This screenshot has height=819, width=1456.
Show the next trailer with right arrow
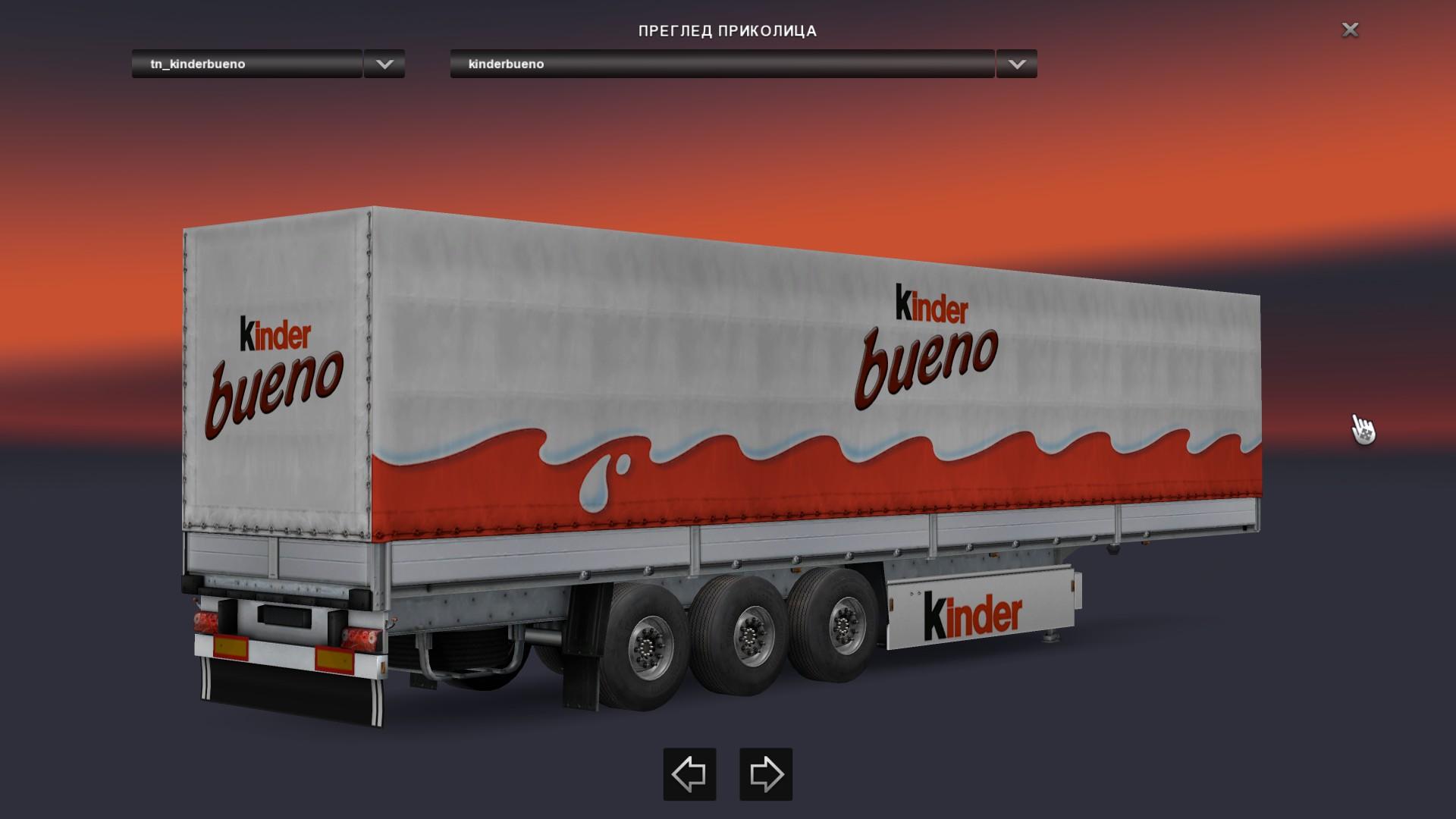pyautogui.click(x=766, y=774)
